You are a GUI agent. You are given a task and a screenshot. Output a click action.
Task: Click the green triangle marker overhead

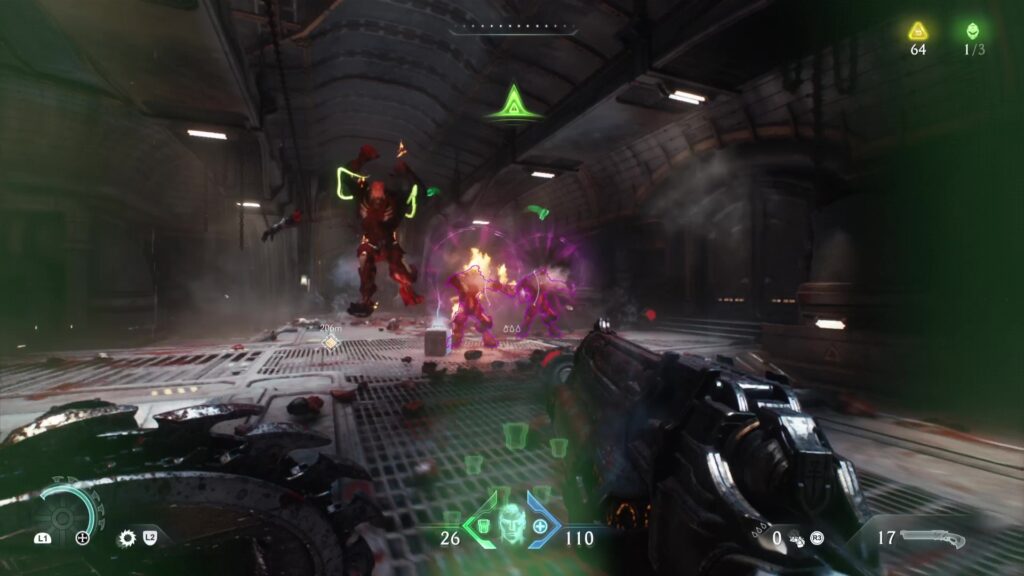(514, 102)
